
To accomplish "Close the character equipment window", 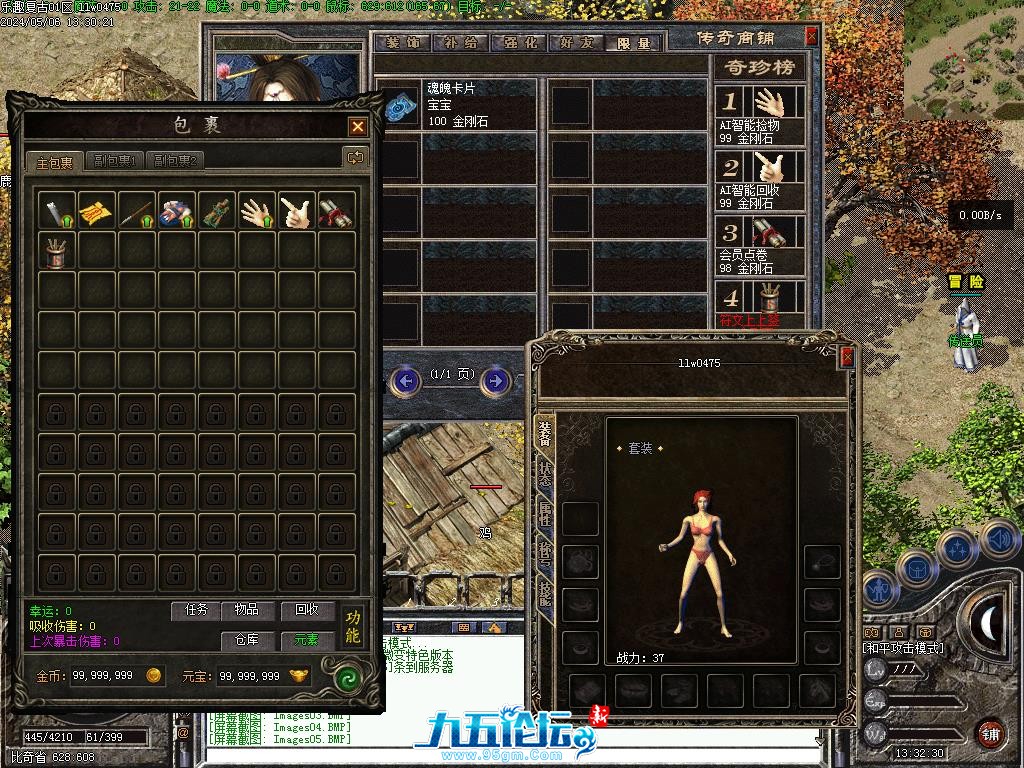I will point(847,357).
